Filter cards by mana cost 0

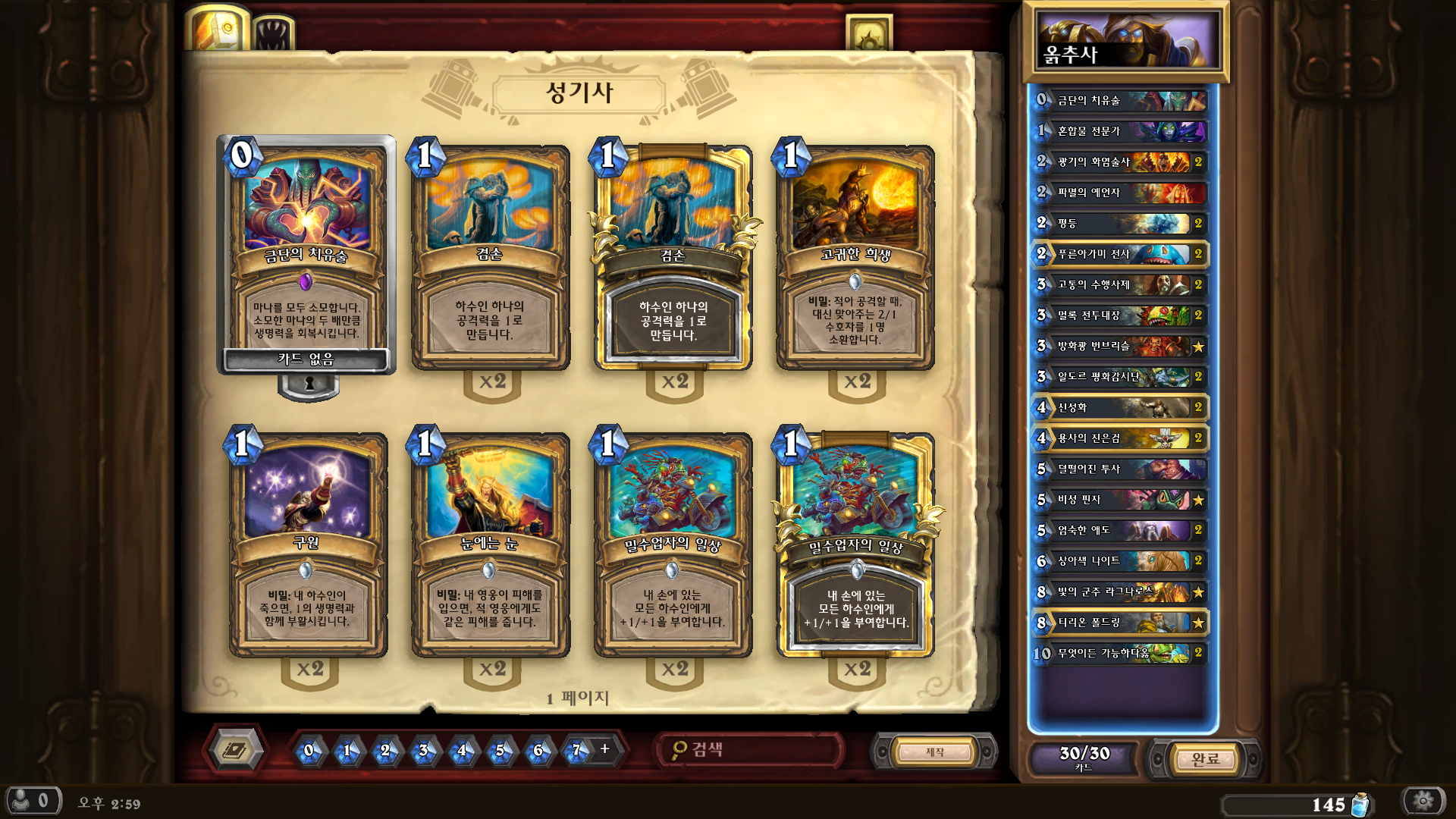point(309,751)
